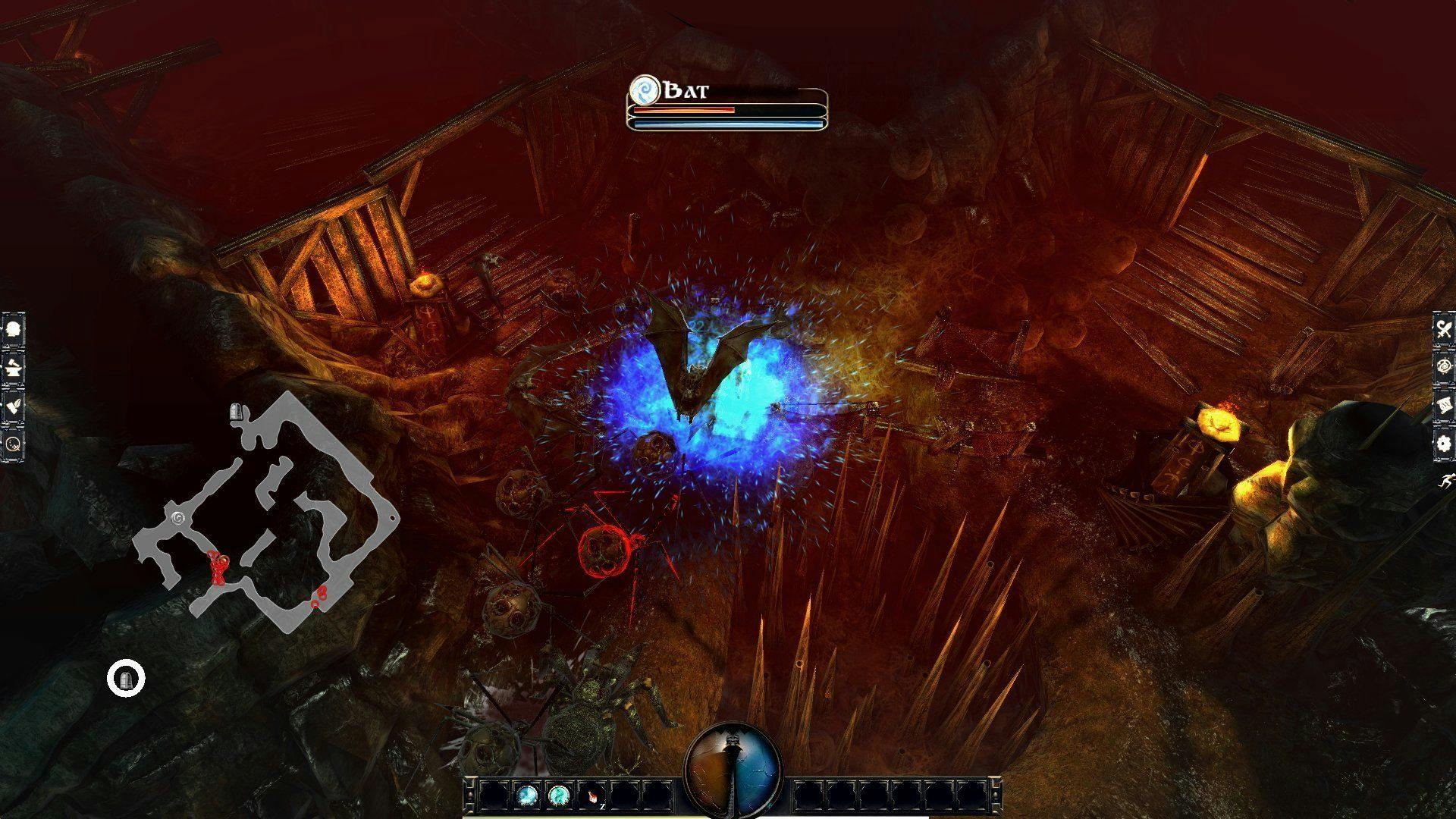Select an empty hotbar slot right of the orb

coord(810,795)
